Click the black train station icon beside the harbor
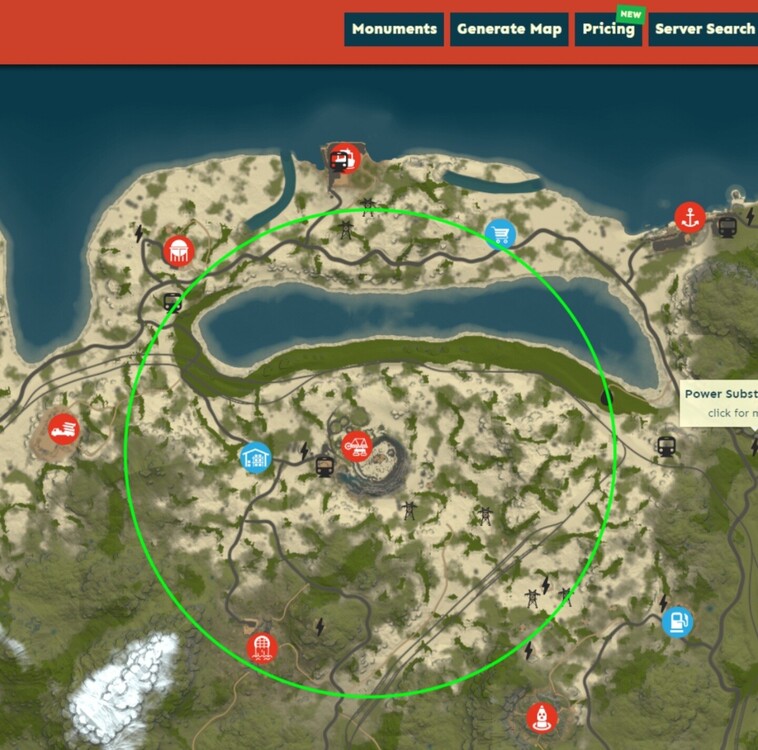This screenshot has width=758, height=750. click(x=727, y=227)
